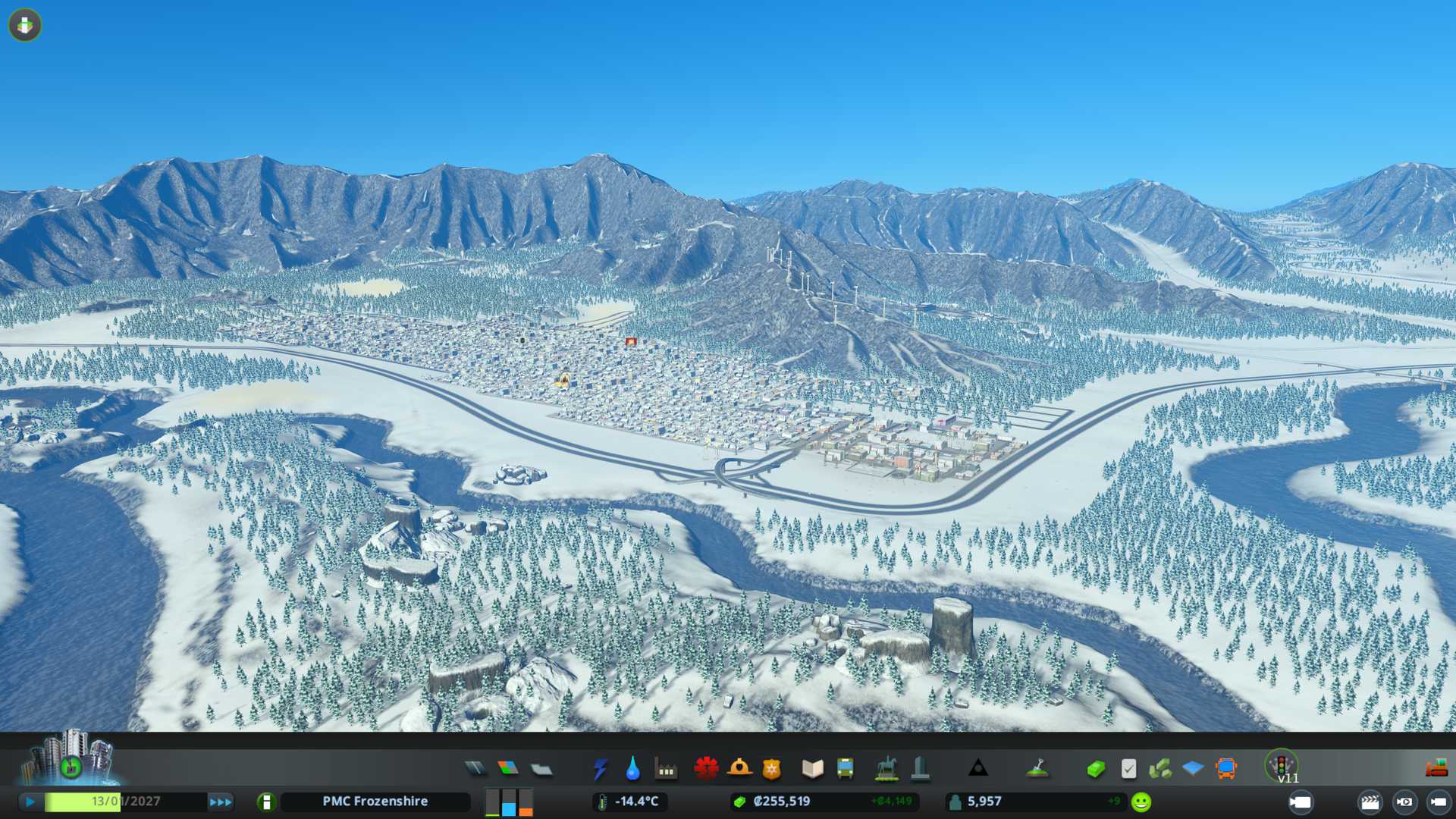Screen dimensions: 1456x819
Task: Open the Fire Department helmet menu
Action: (x=739, y=769)
